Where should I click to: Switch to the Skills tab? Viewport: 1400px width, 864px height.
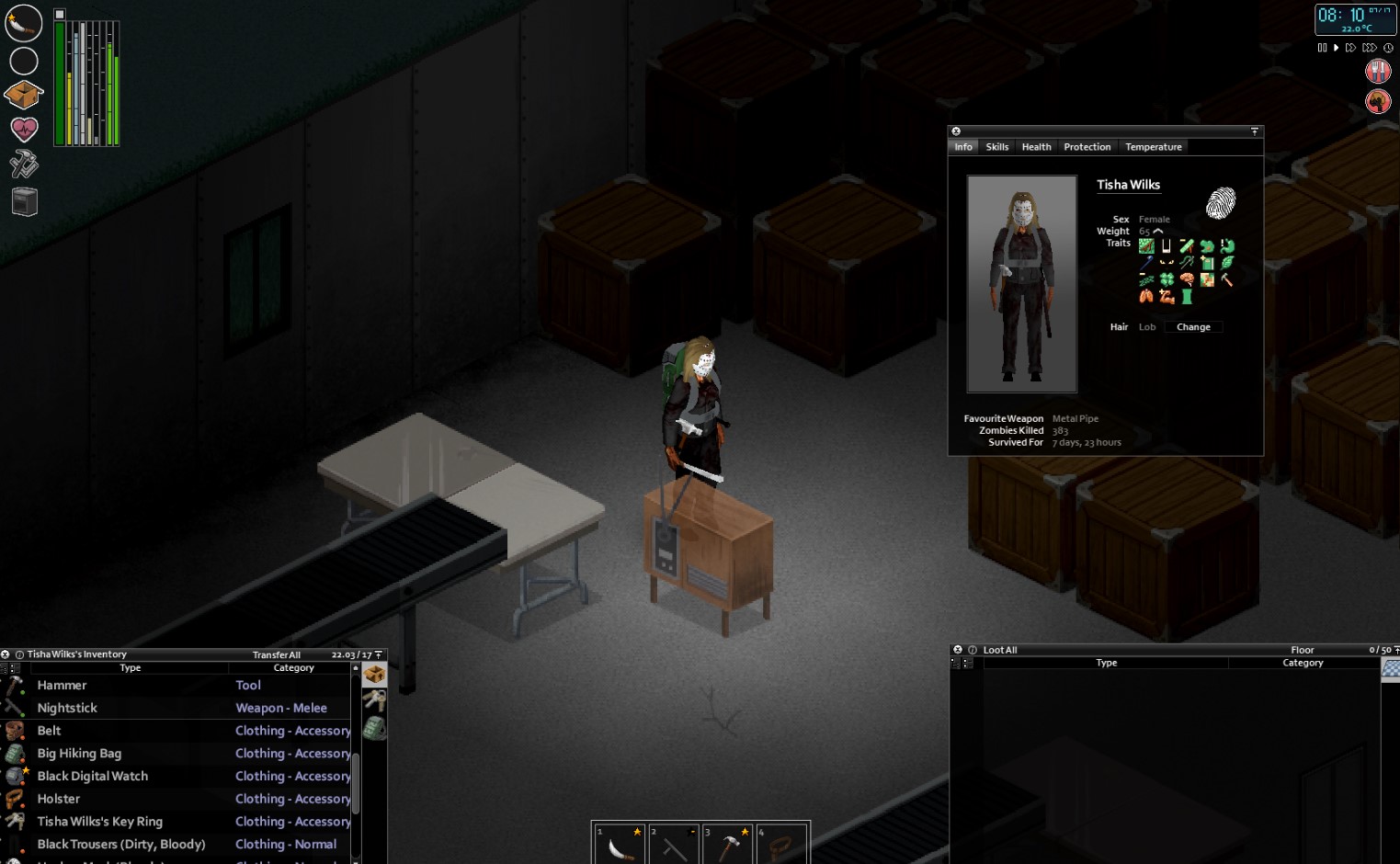(x=996, y=147)
